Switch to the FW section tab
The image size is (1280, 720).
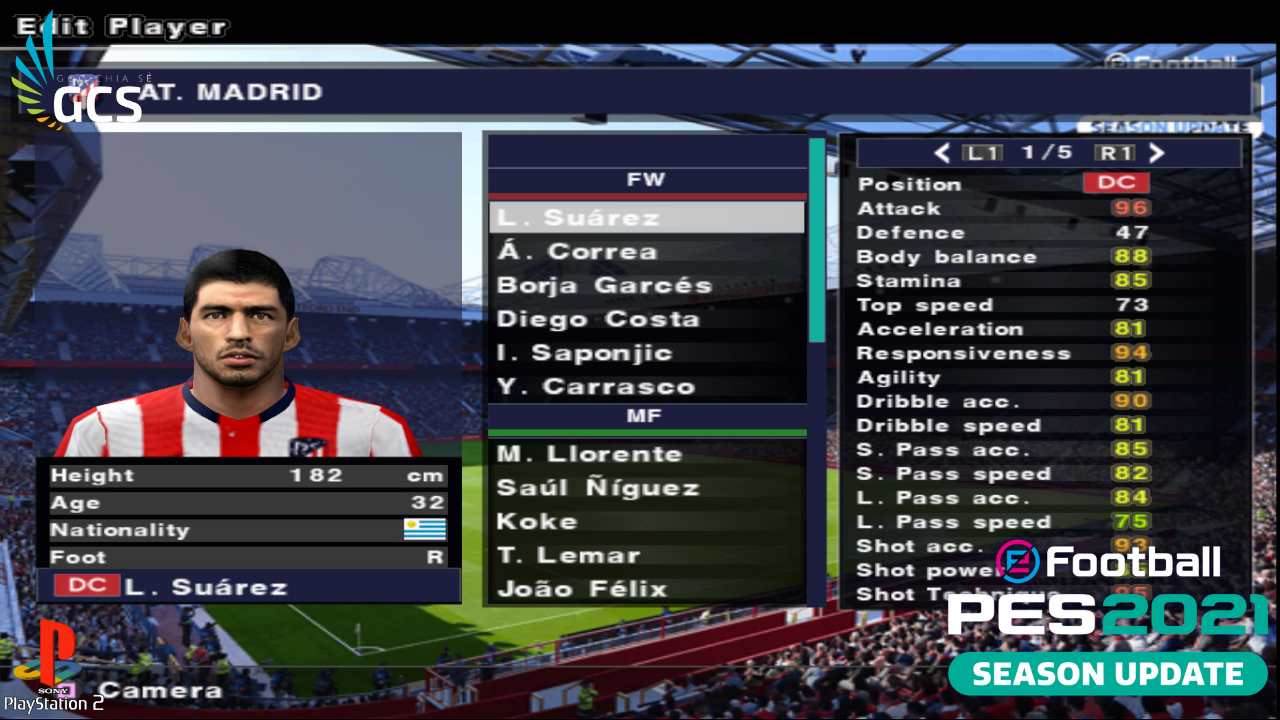coord(647,180)
